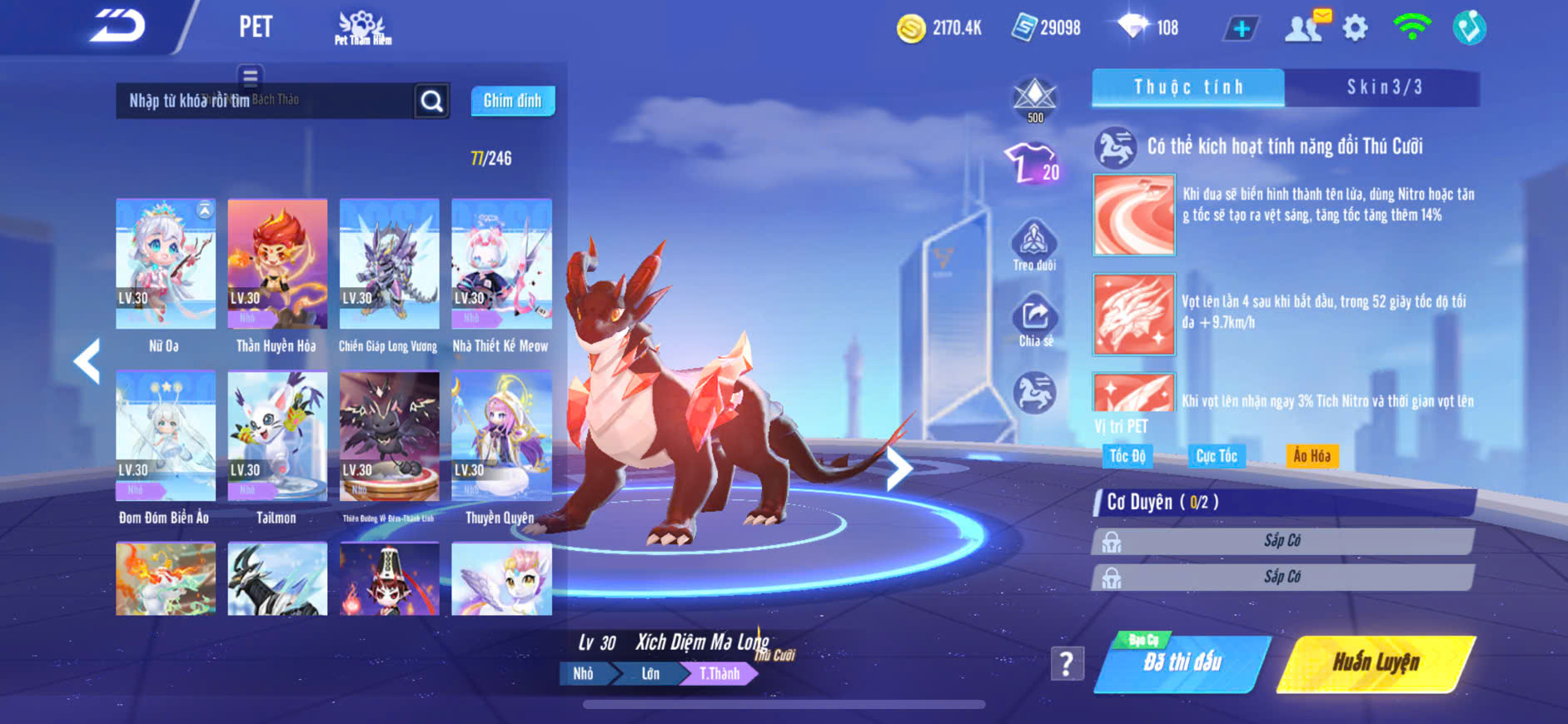Open the Treo đuôi option

[1034, 245]
